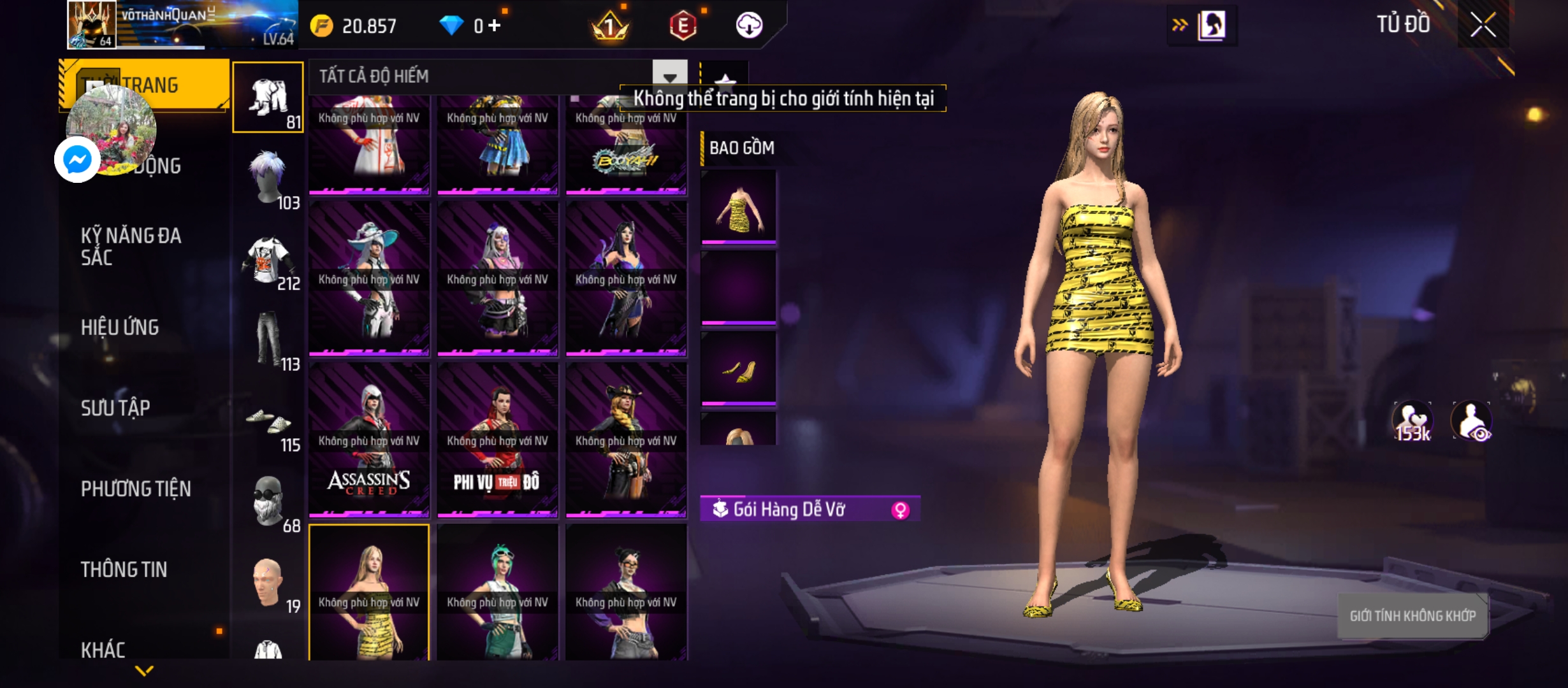Open the rarity filter dropdown
The image size is (1568, 688).
(x=669, y=76)
